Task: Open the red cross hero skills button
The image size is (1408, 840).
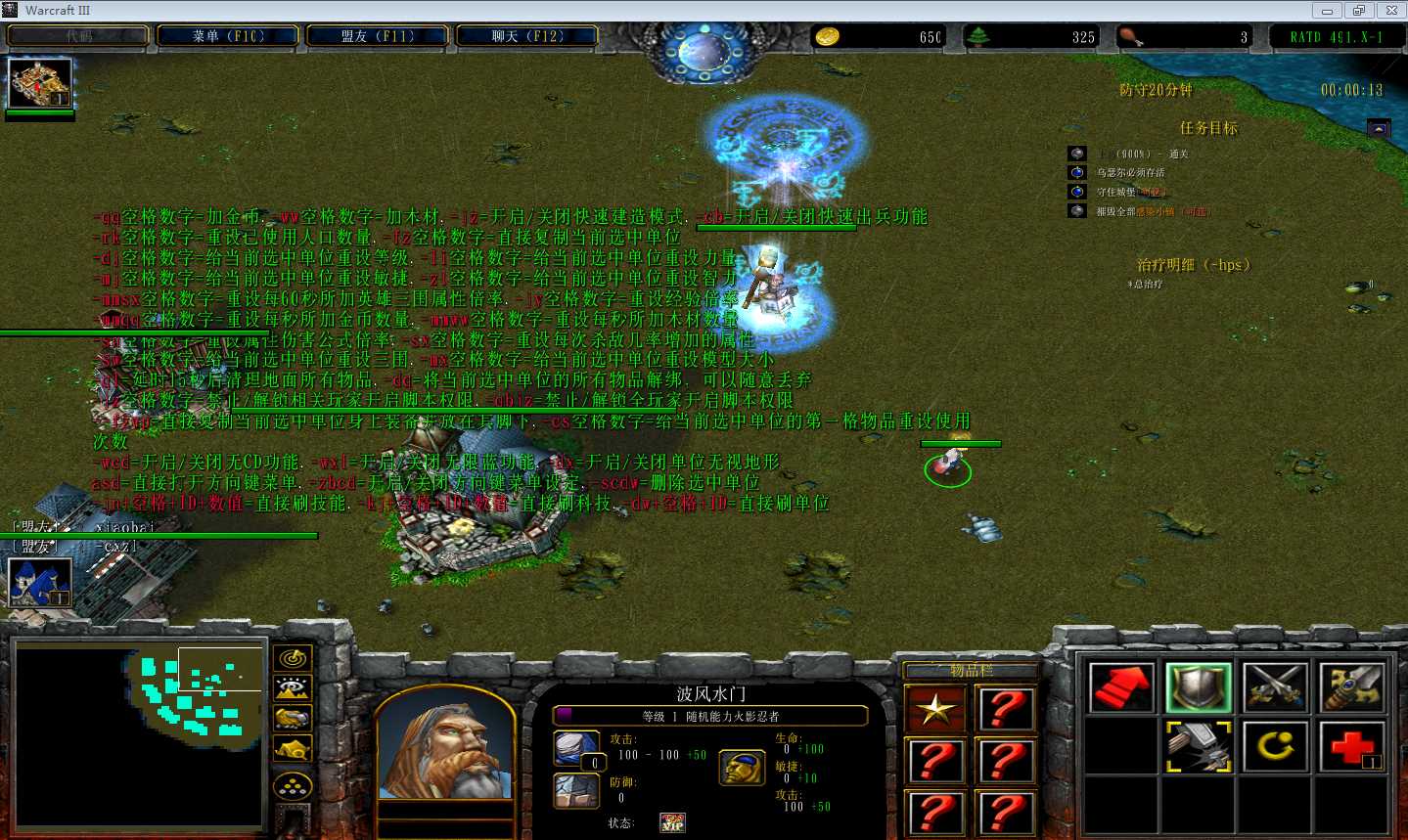Action: (x=1351, y=747)
